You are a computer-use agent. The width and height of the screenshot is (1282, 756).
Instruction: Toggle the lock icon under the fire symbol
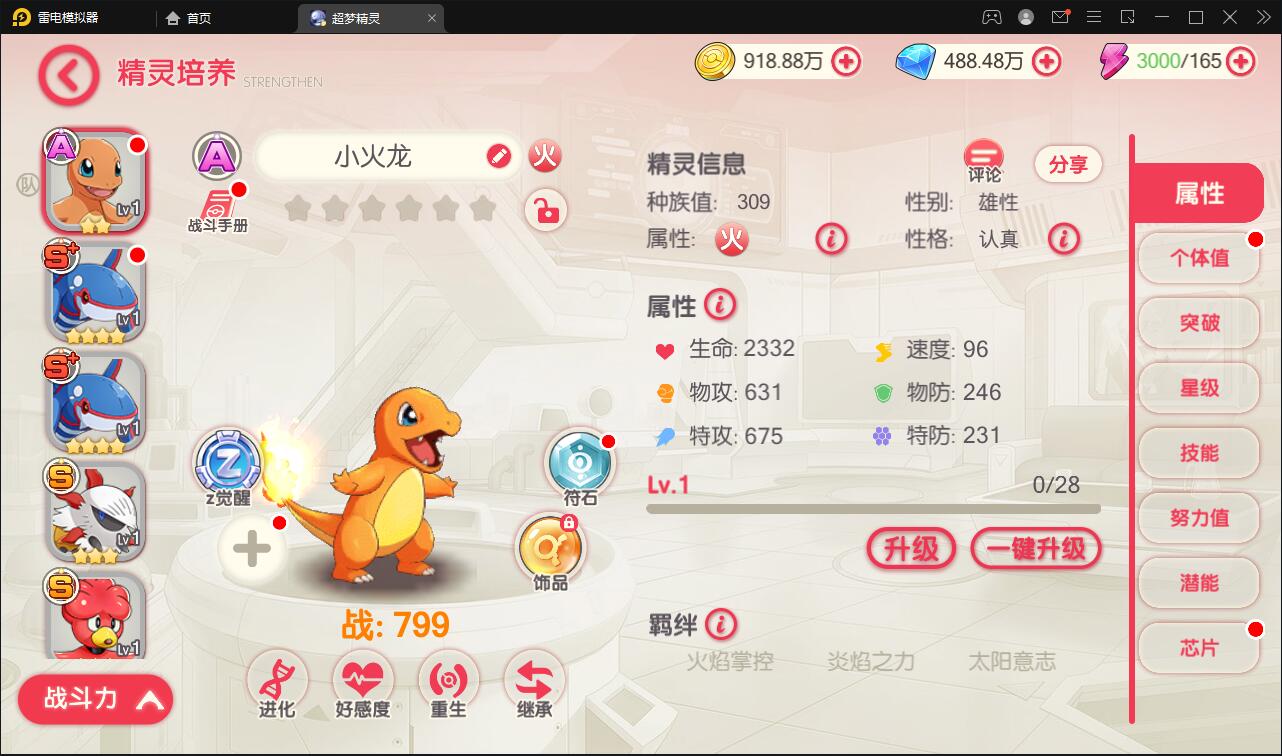point(545,211)
